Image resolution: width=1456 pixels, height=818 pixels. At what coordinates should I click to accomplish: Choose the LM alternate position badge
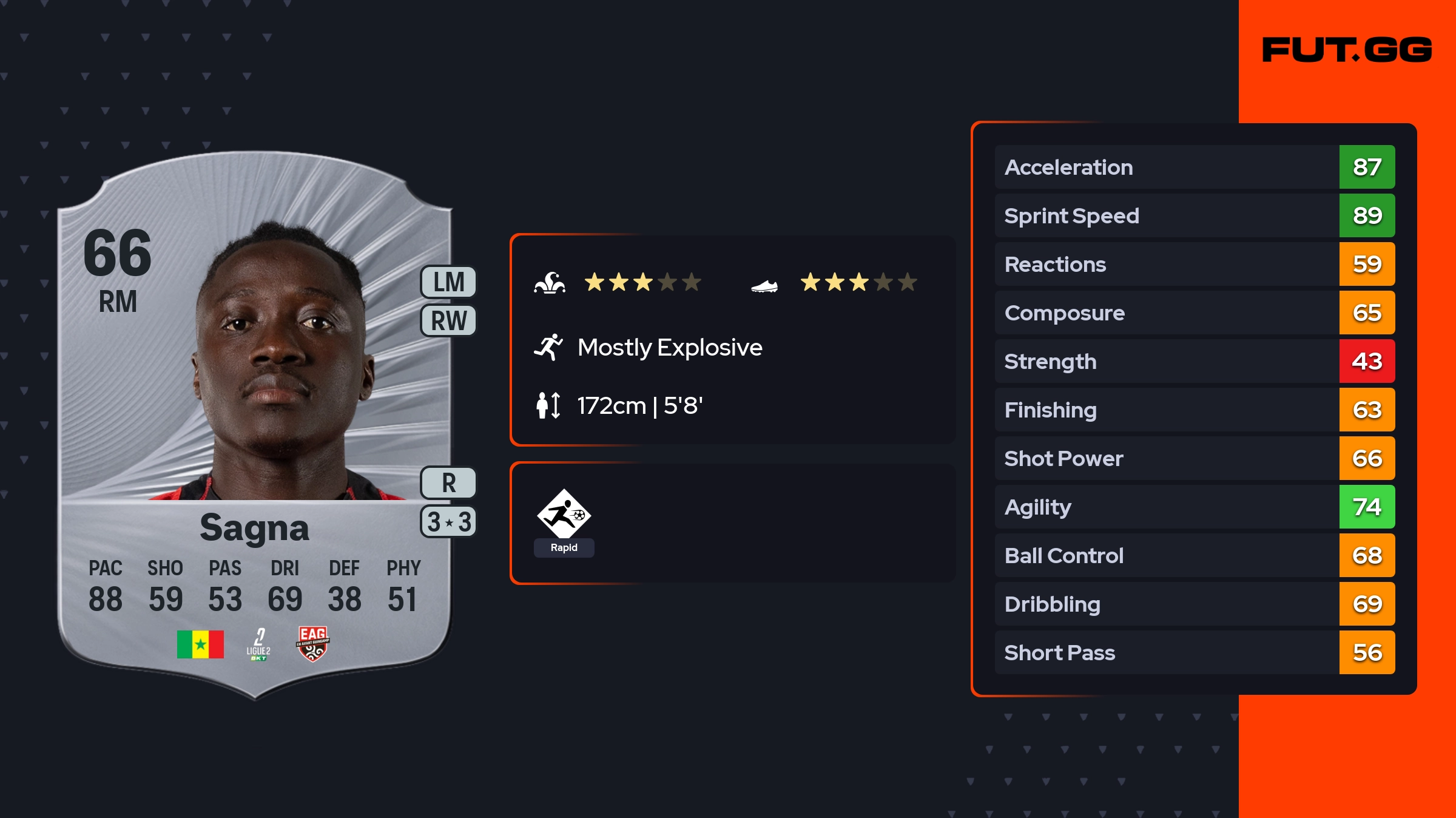(x=448, y=282)
